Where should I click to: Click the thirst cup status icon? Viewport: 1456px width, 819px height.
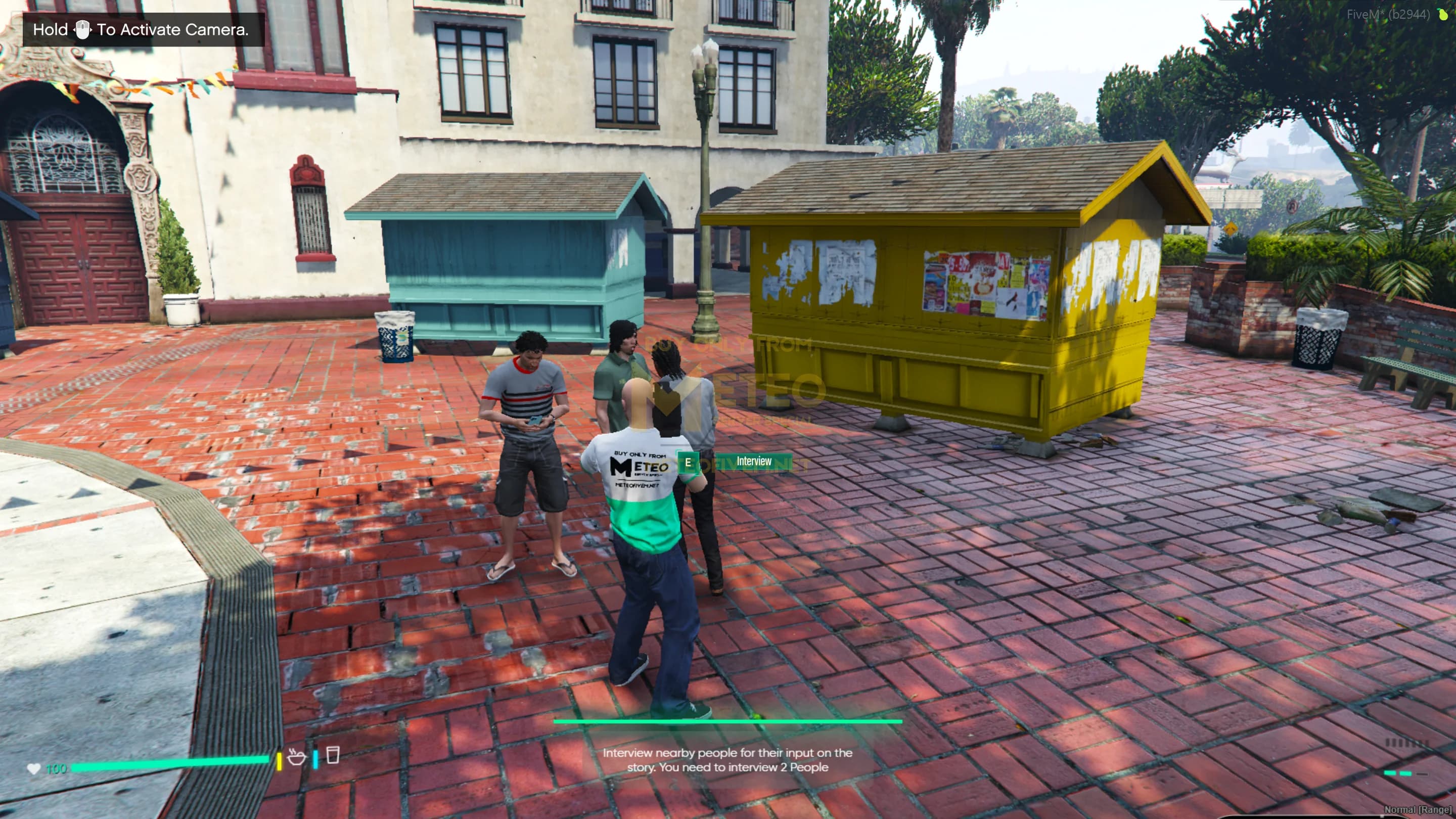(333, 755)
